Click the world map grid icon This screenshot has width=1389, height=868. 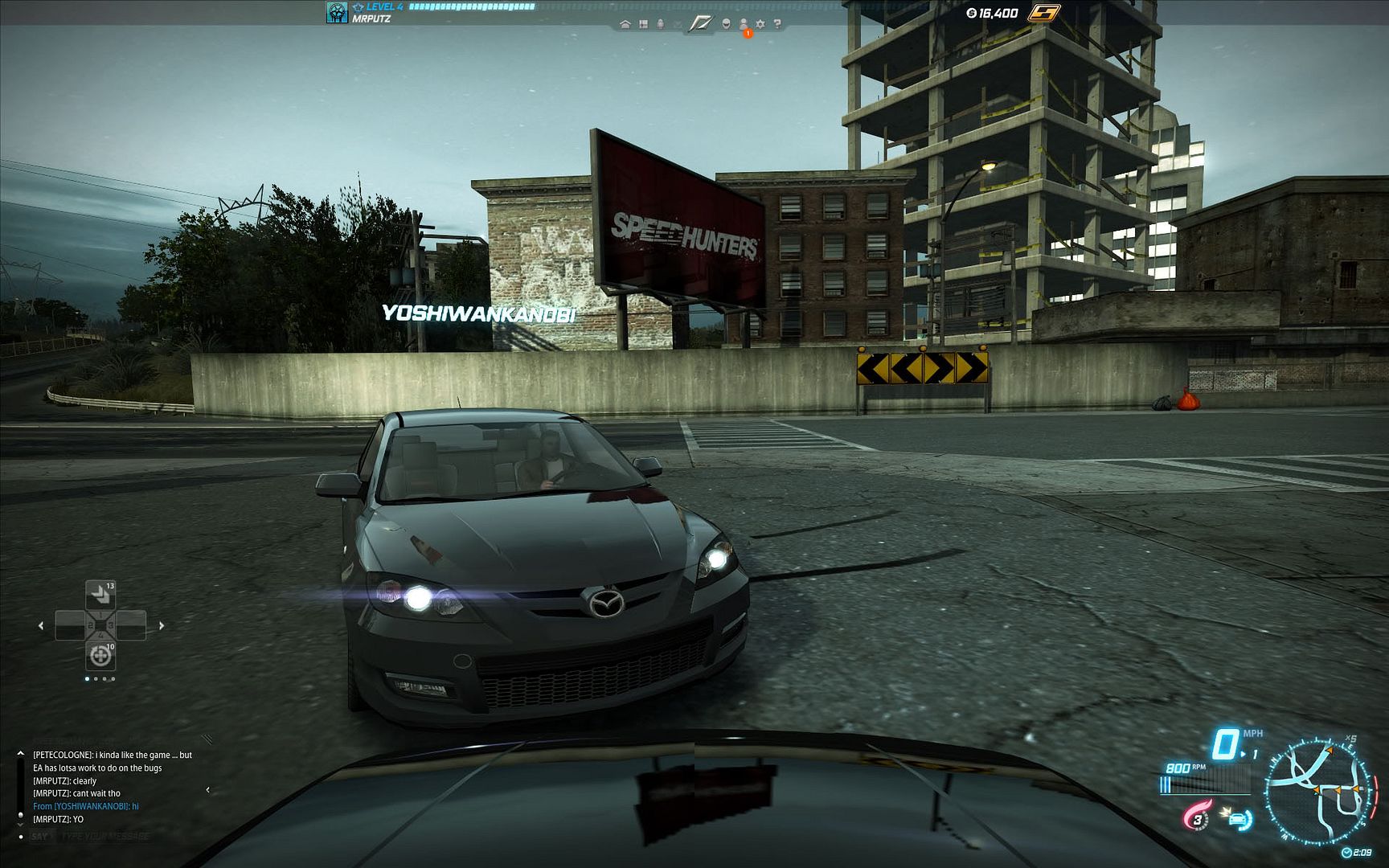click(643, 24)
